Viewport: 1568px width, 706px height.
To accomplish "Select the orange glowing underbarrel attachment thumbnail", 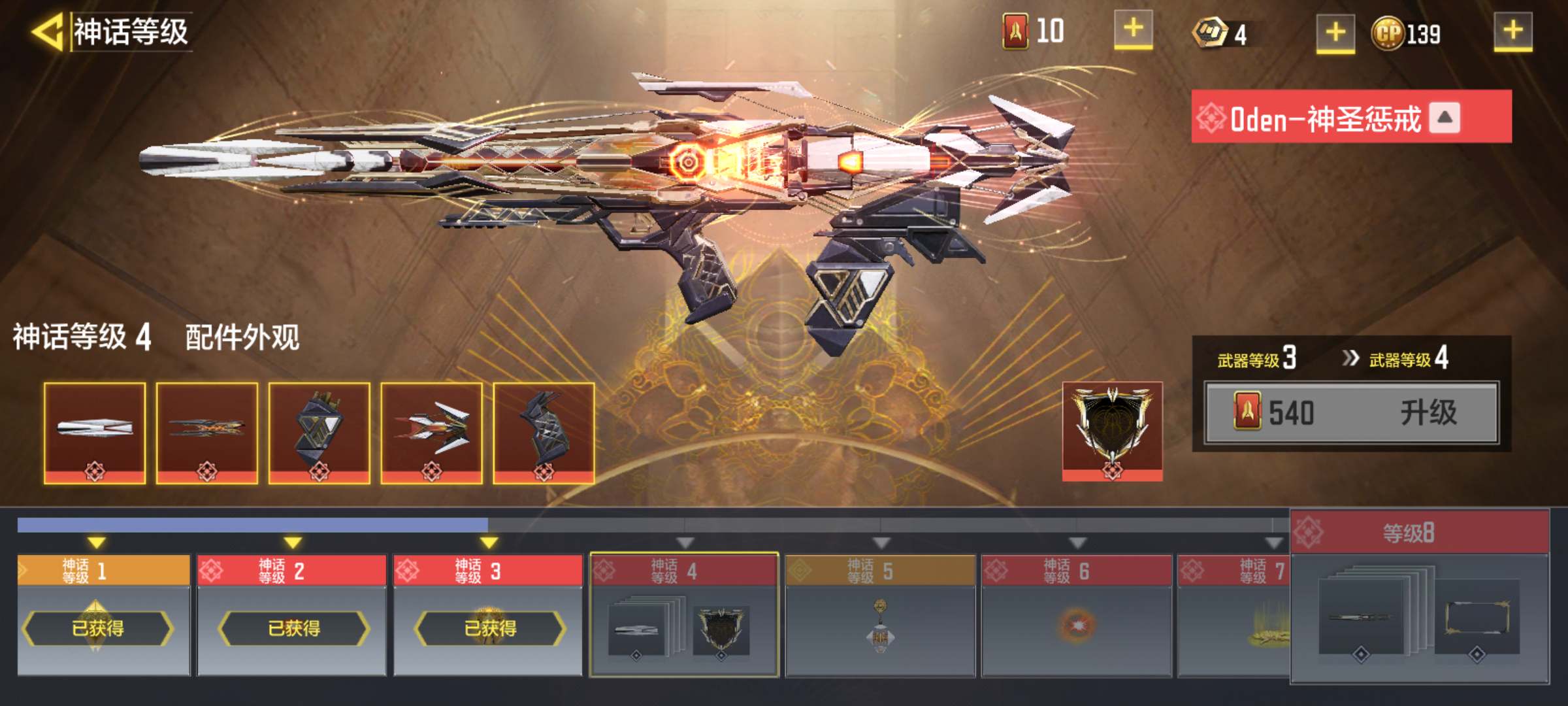I will pos(206,433).
